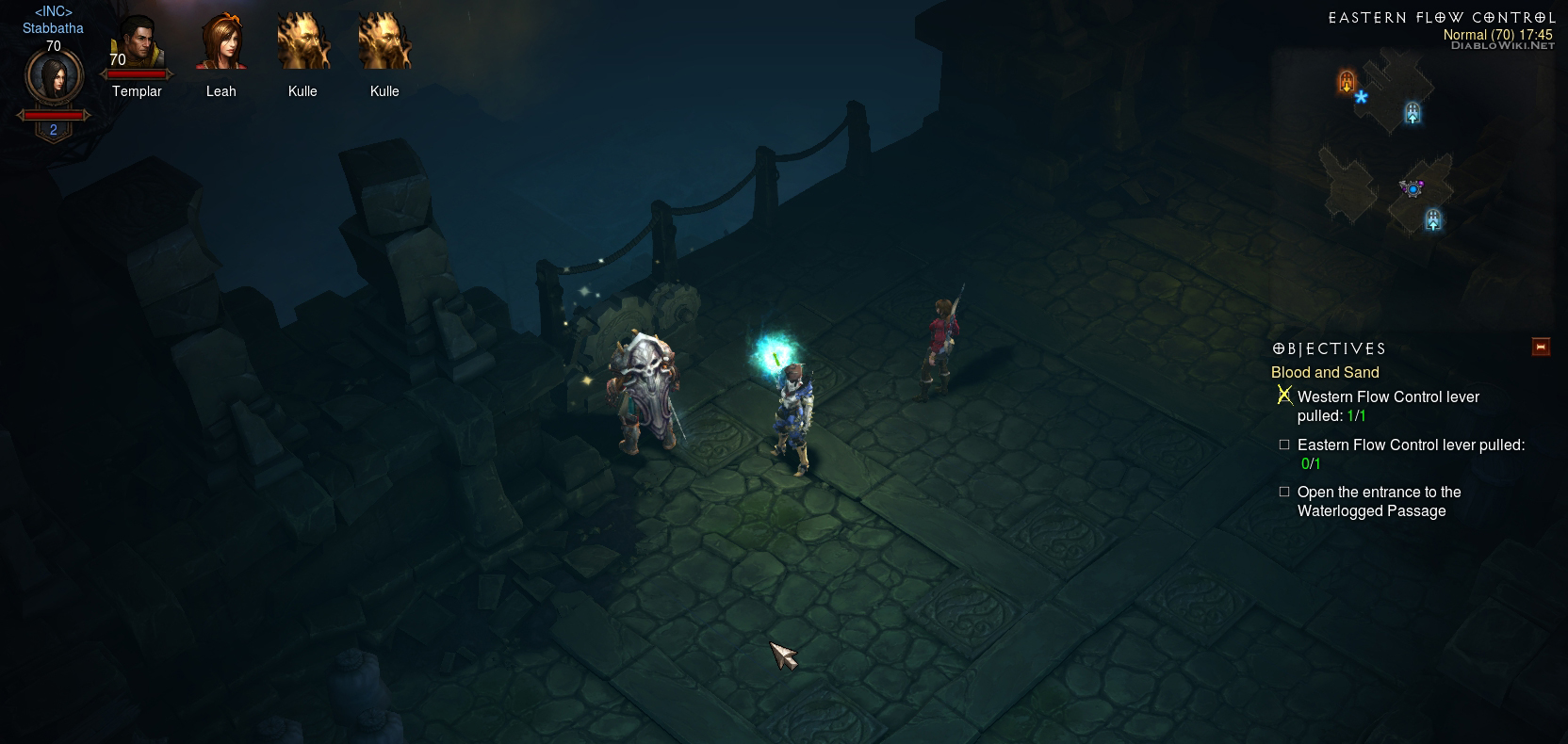Select Stabbatha's player portrait
Viewport: 1568px width, 744px height.
pyautogui.click(x=54, y=79)
